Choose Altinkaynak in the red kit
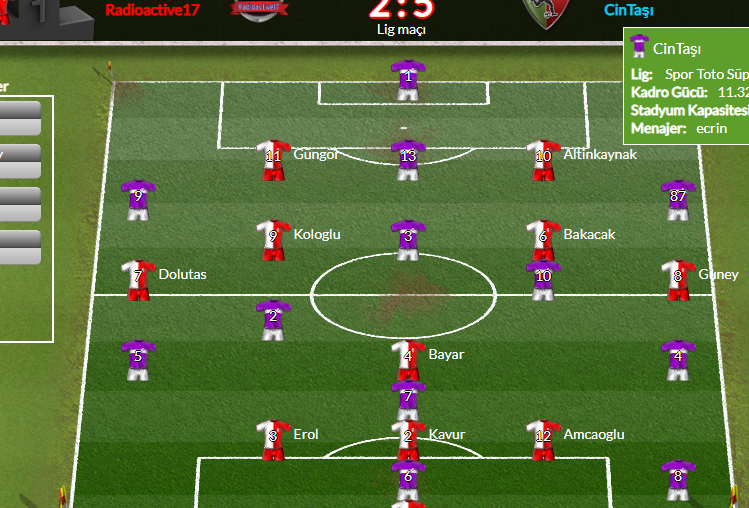The height and width of the screenshot is (508, 749). [x=542, y=159]
